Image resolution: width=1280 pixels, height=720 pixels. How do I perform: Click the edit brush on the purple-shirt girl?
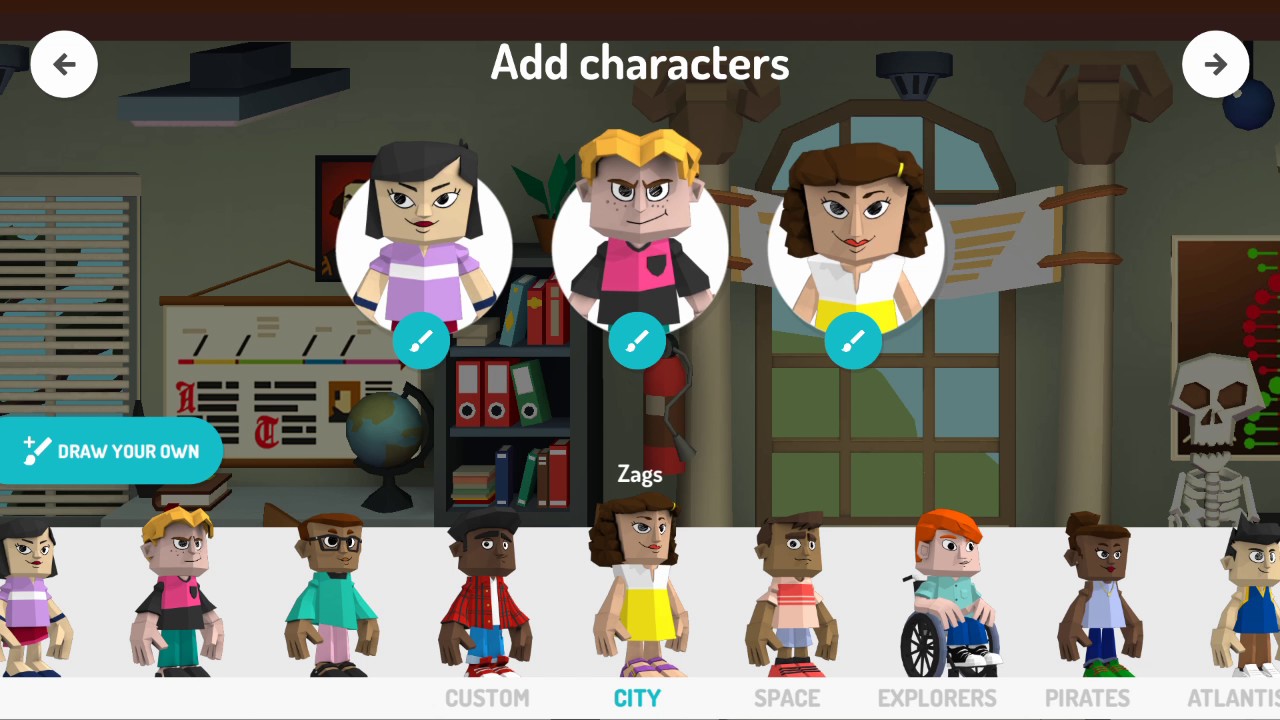421,341
